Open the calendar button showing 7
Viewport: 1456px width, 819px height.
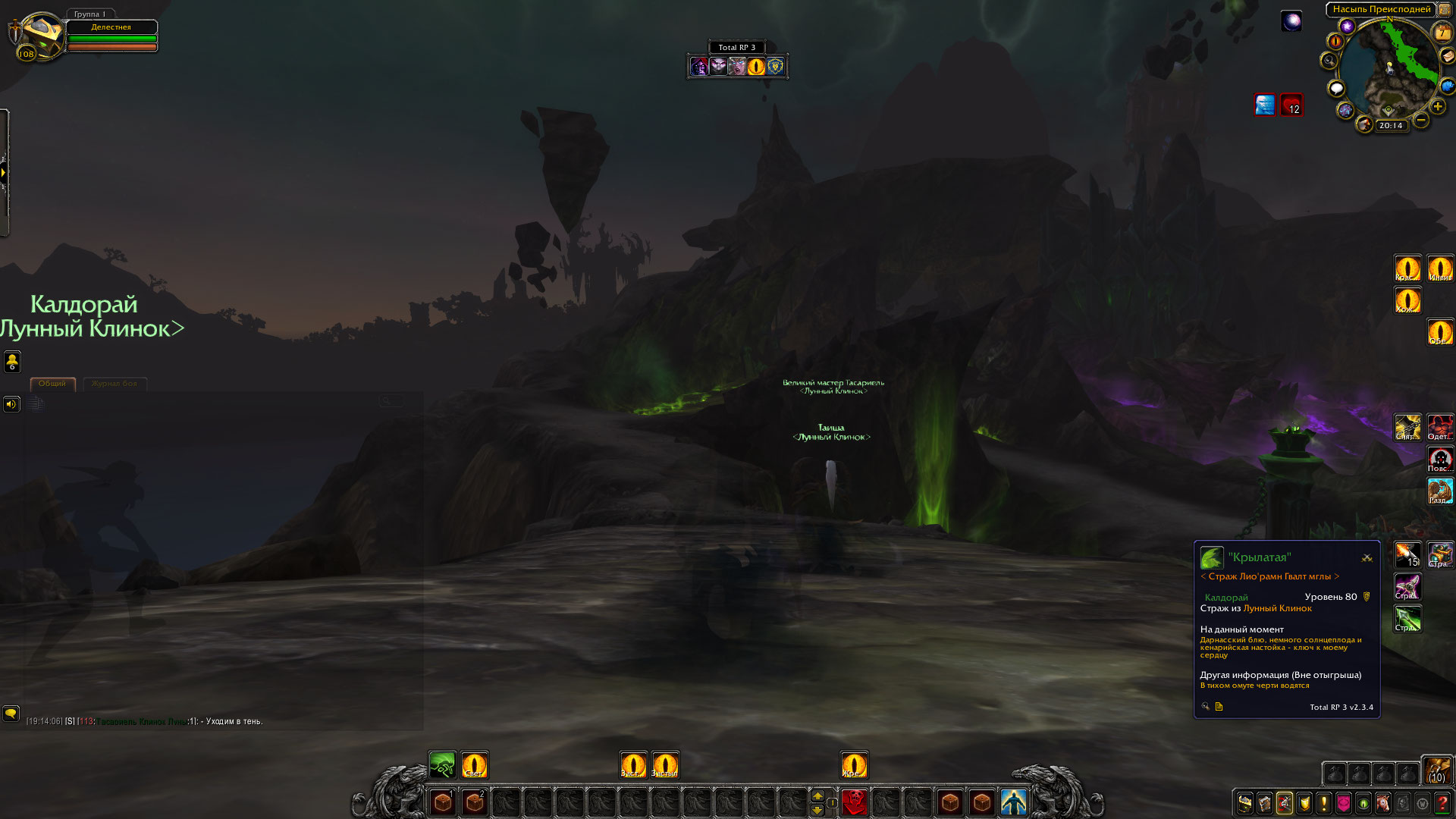pos(1441,33)
